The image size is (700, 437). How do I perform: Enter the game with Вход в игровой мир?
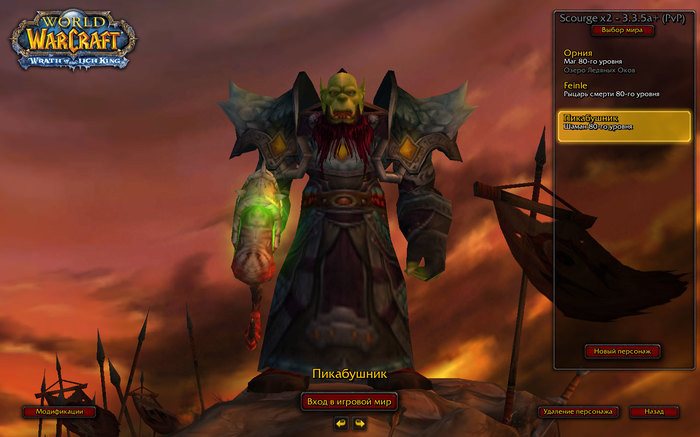coord(350,401)
